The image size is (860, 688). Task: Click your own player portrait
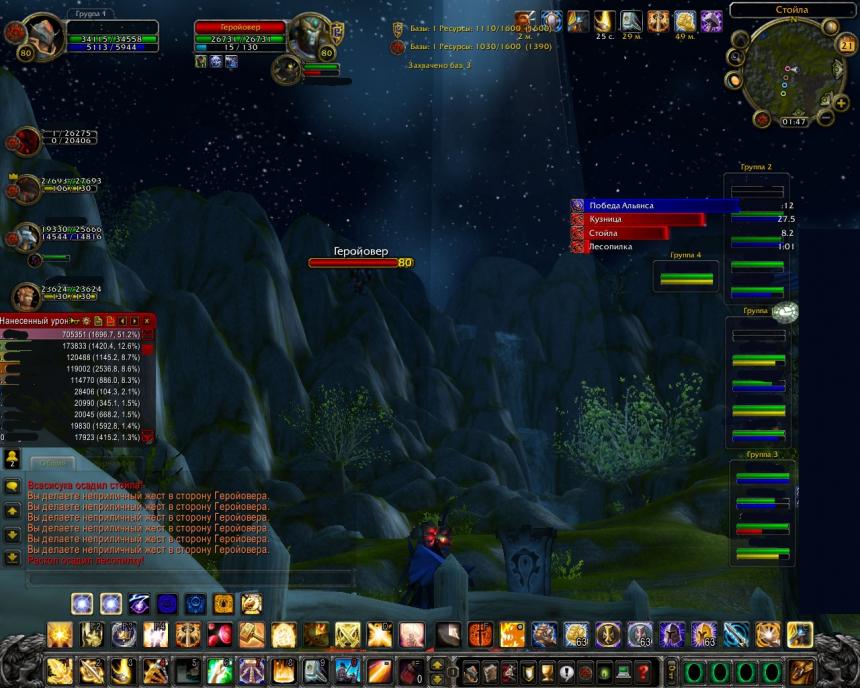(x=43, y=35)
